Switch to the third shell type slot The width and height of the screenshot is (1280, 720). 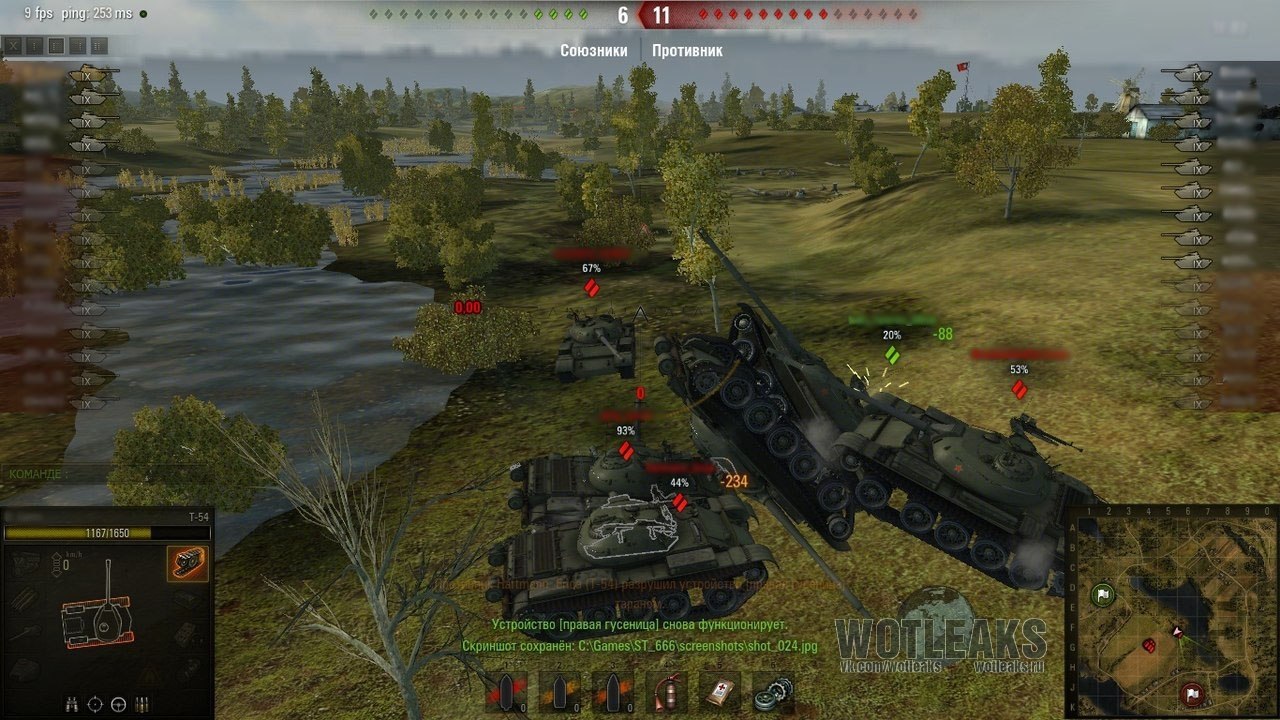coord(612,691)
